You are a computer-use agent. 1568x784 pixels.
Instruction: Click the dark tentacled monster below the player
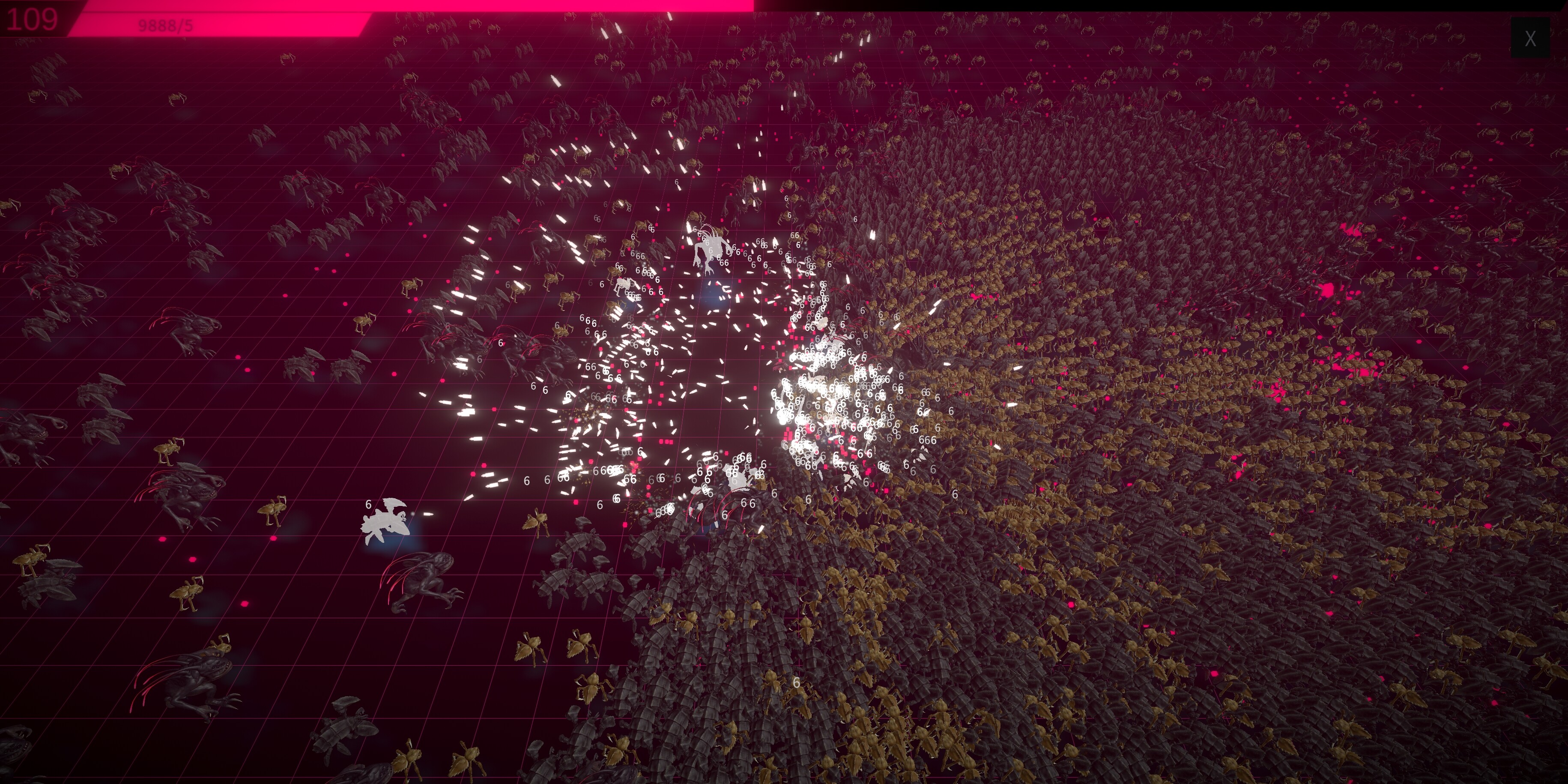pyautogui.click(x=426, y=578)
